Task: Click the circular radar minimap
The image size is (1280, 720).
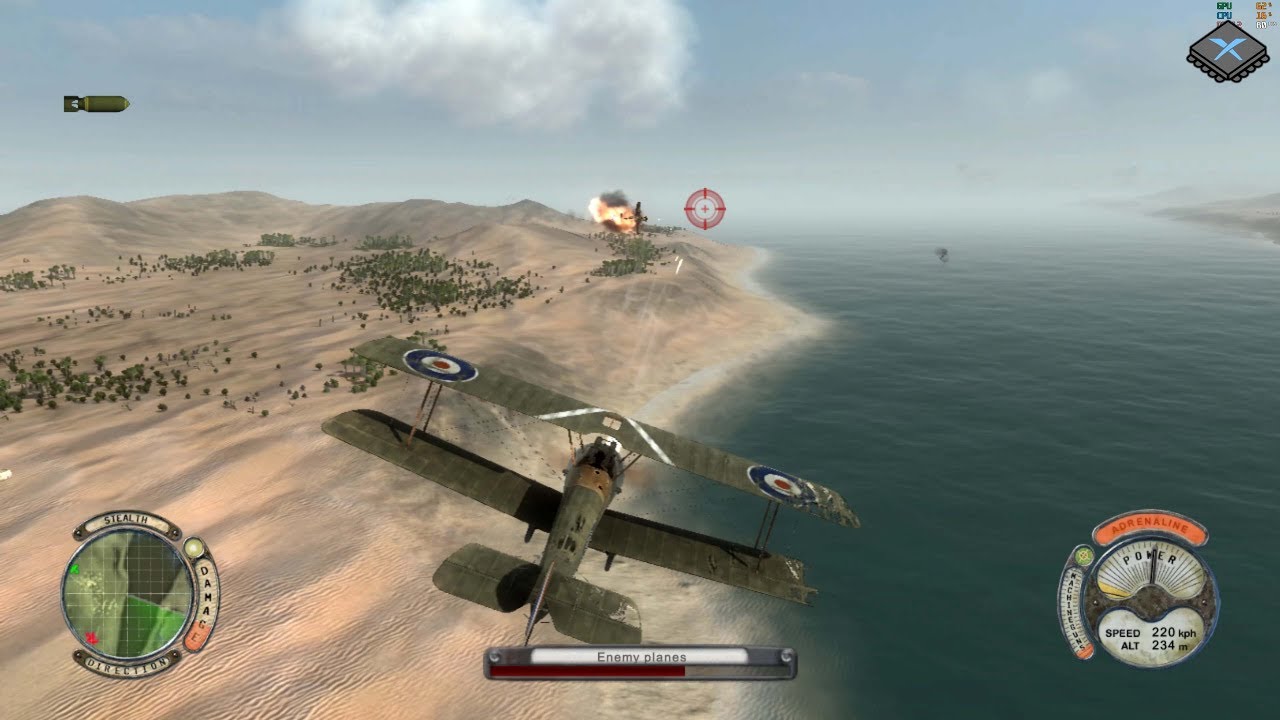Action: 127,593
